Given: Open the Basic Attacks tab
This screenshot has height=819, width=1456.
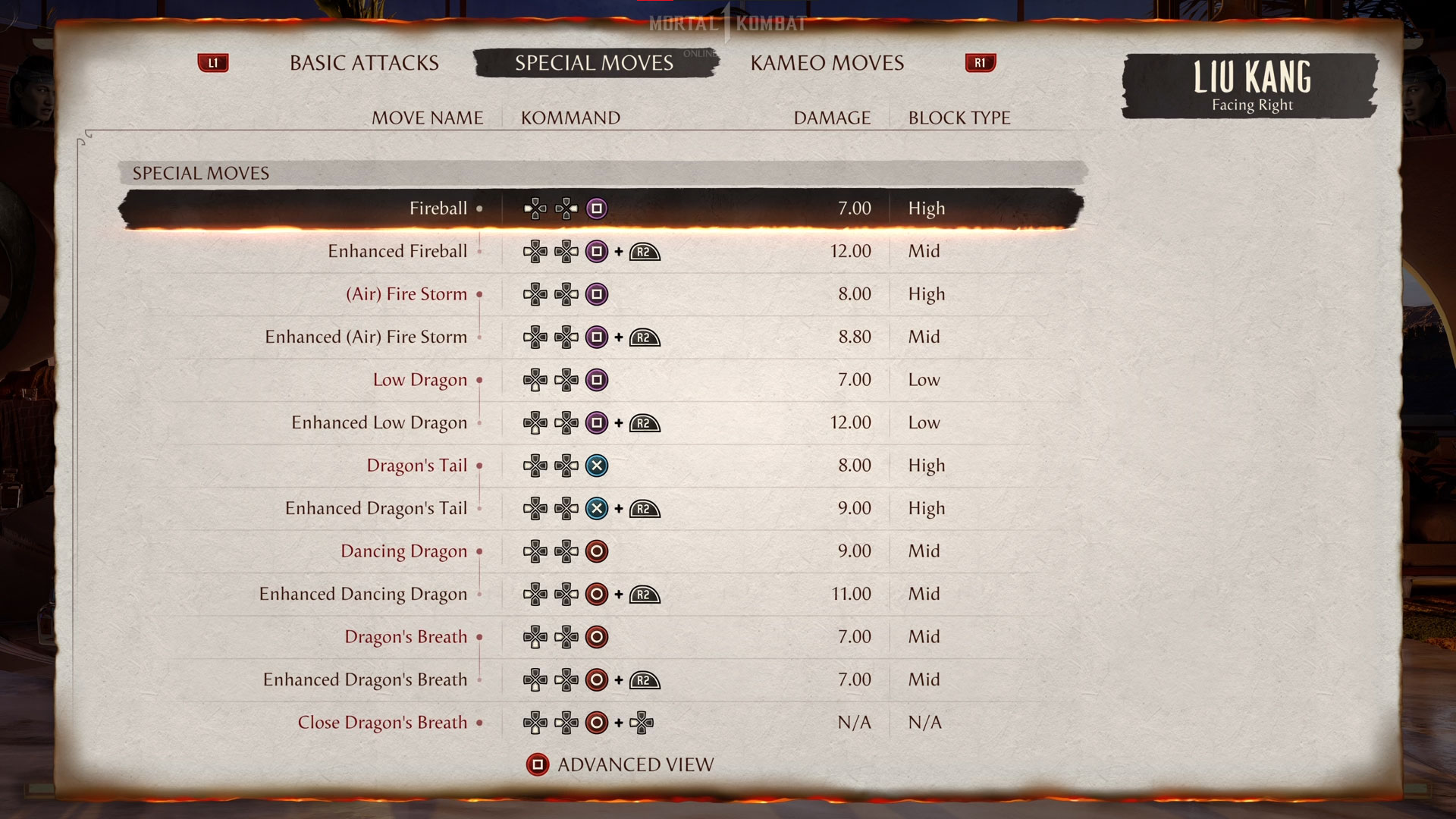Looking at the screenshot, I should pos(363,63).
